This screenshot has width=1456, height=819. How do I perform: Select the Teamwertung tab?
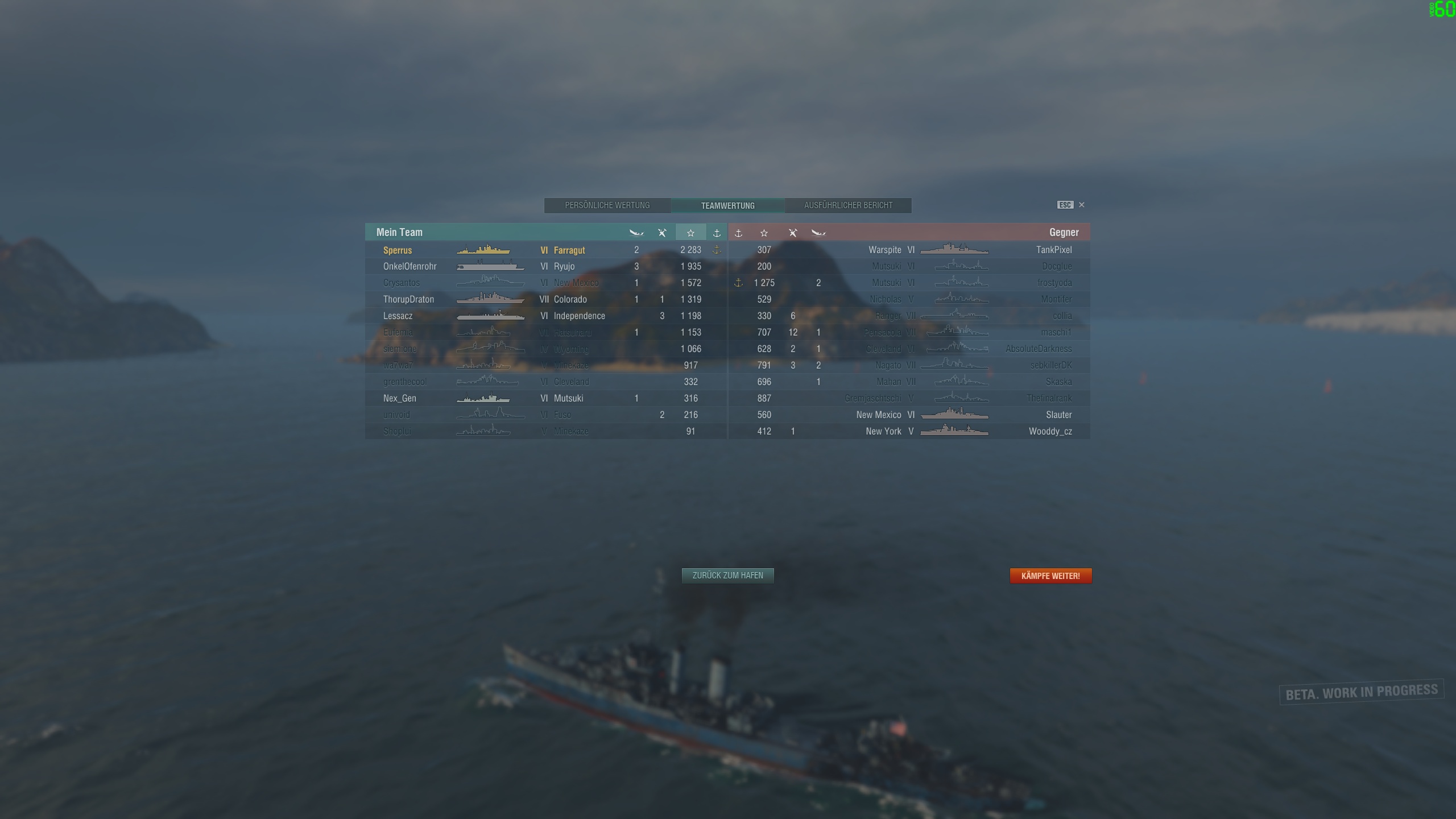727,205
